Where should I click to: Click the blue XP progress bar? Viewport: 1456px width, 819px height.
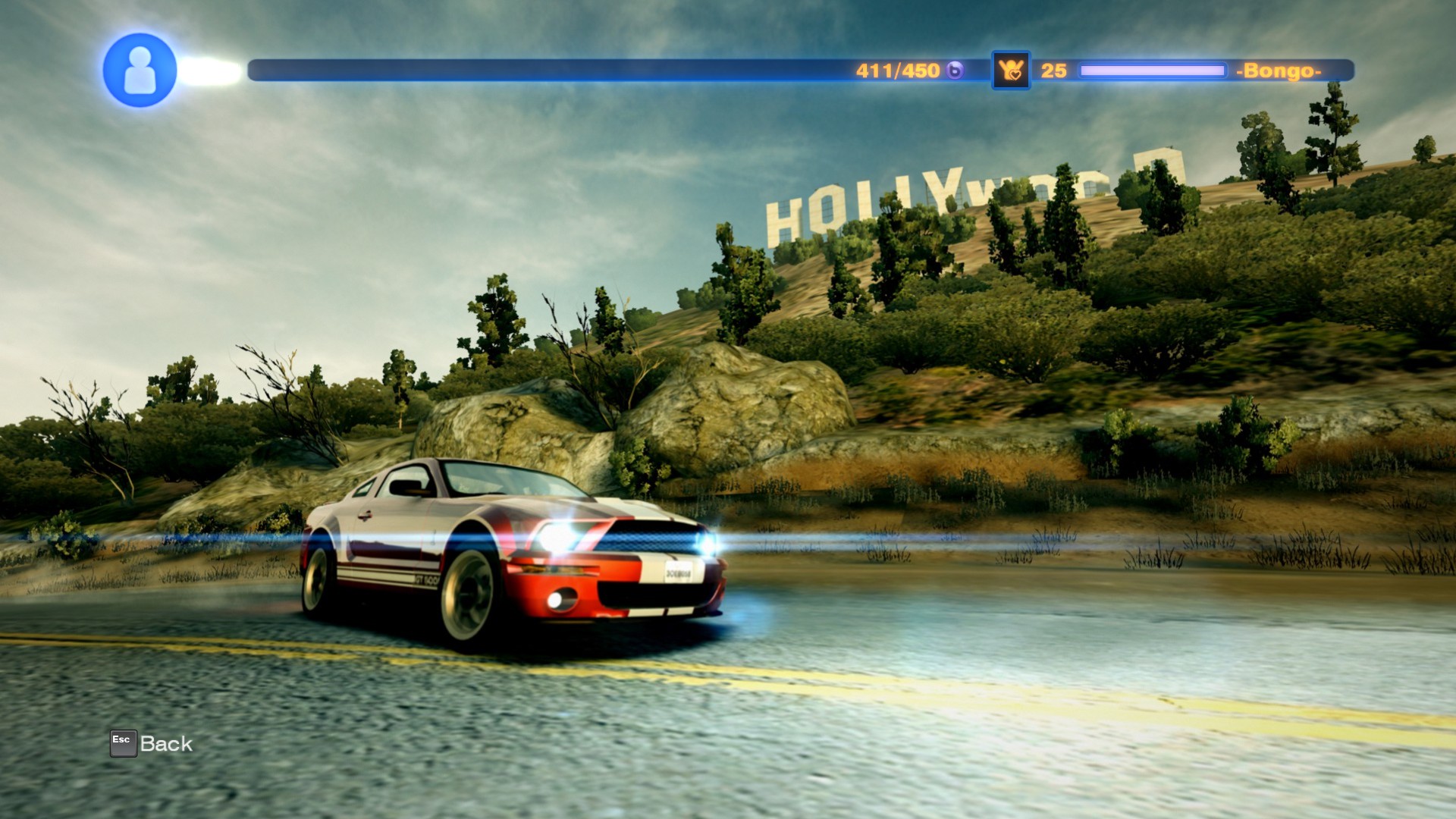[531, 68]
